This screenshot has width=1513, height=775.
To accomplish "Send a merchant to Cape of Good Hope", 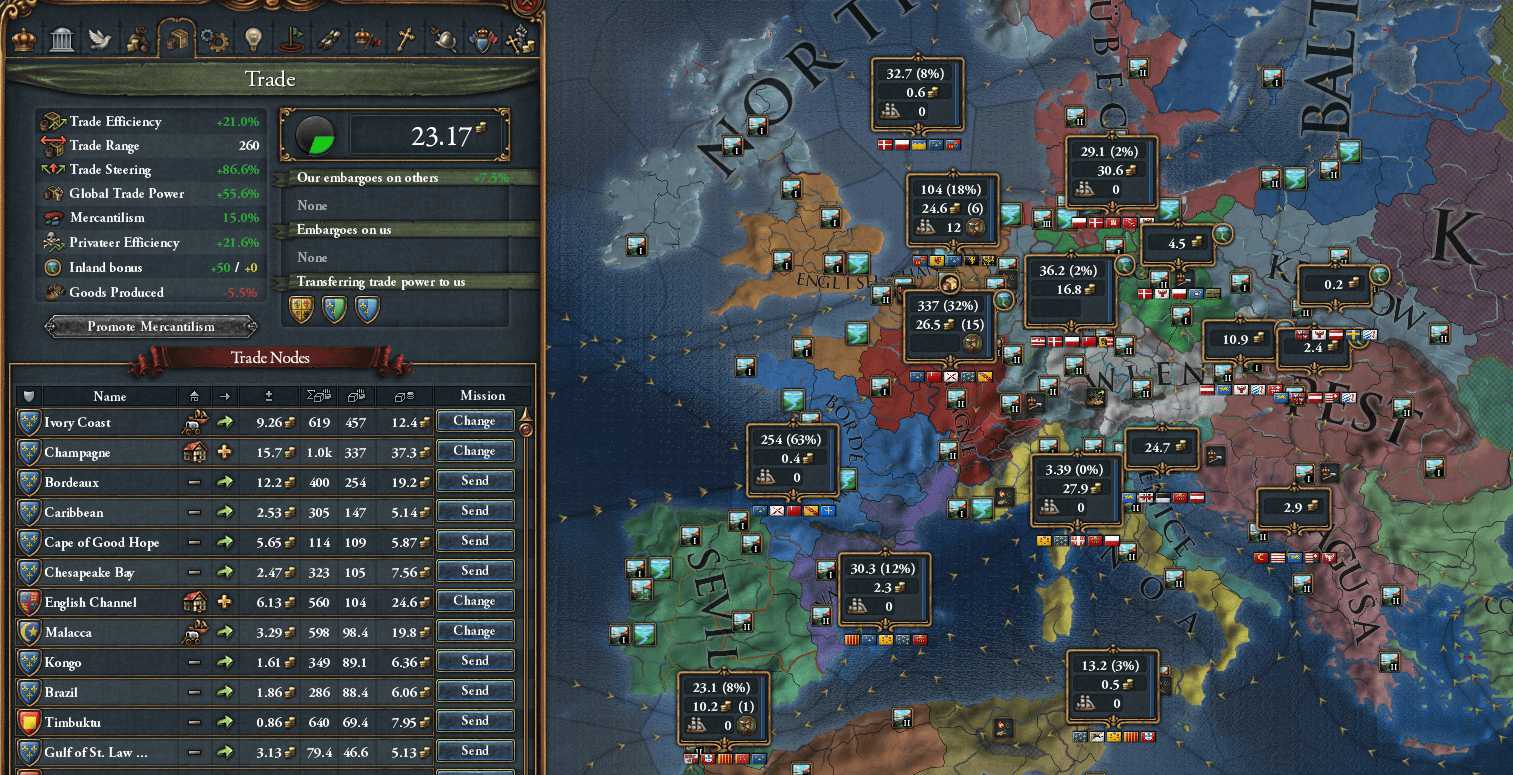I will pyautogui.click(x=475, y=541).
